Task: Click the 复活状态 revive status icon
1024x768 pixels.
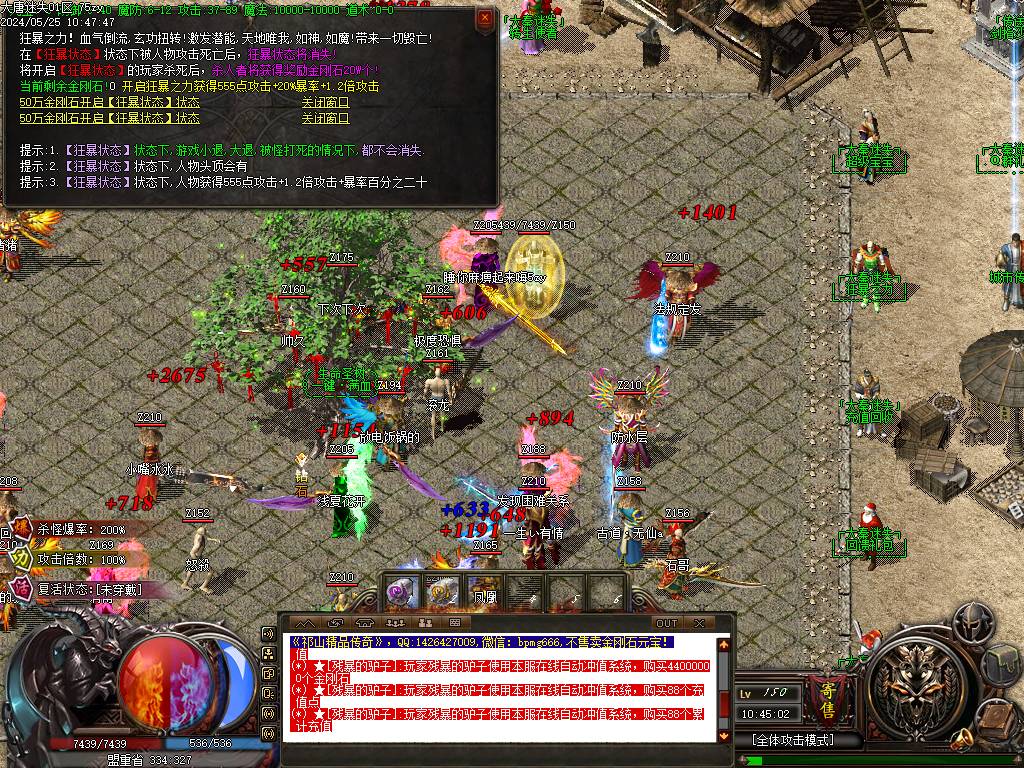Action: (21, 589)
